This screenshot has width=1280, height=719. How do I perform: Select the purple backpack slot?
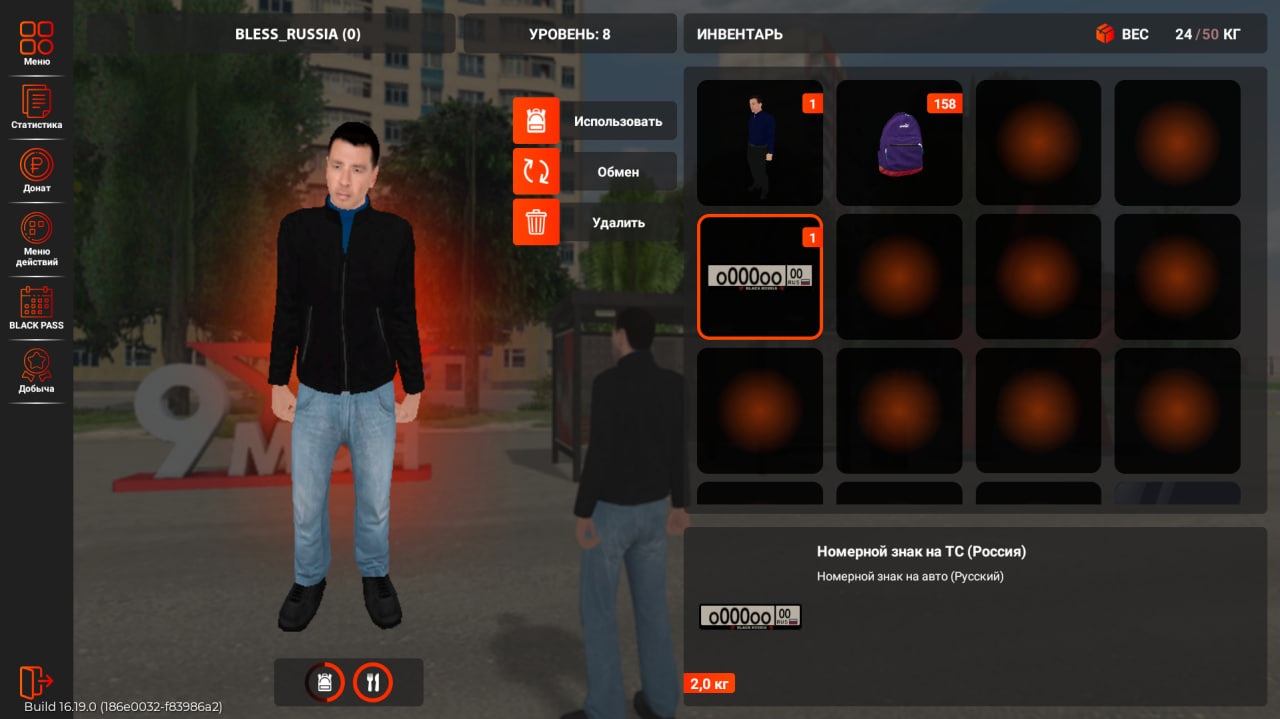pos(899,143)
